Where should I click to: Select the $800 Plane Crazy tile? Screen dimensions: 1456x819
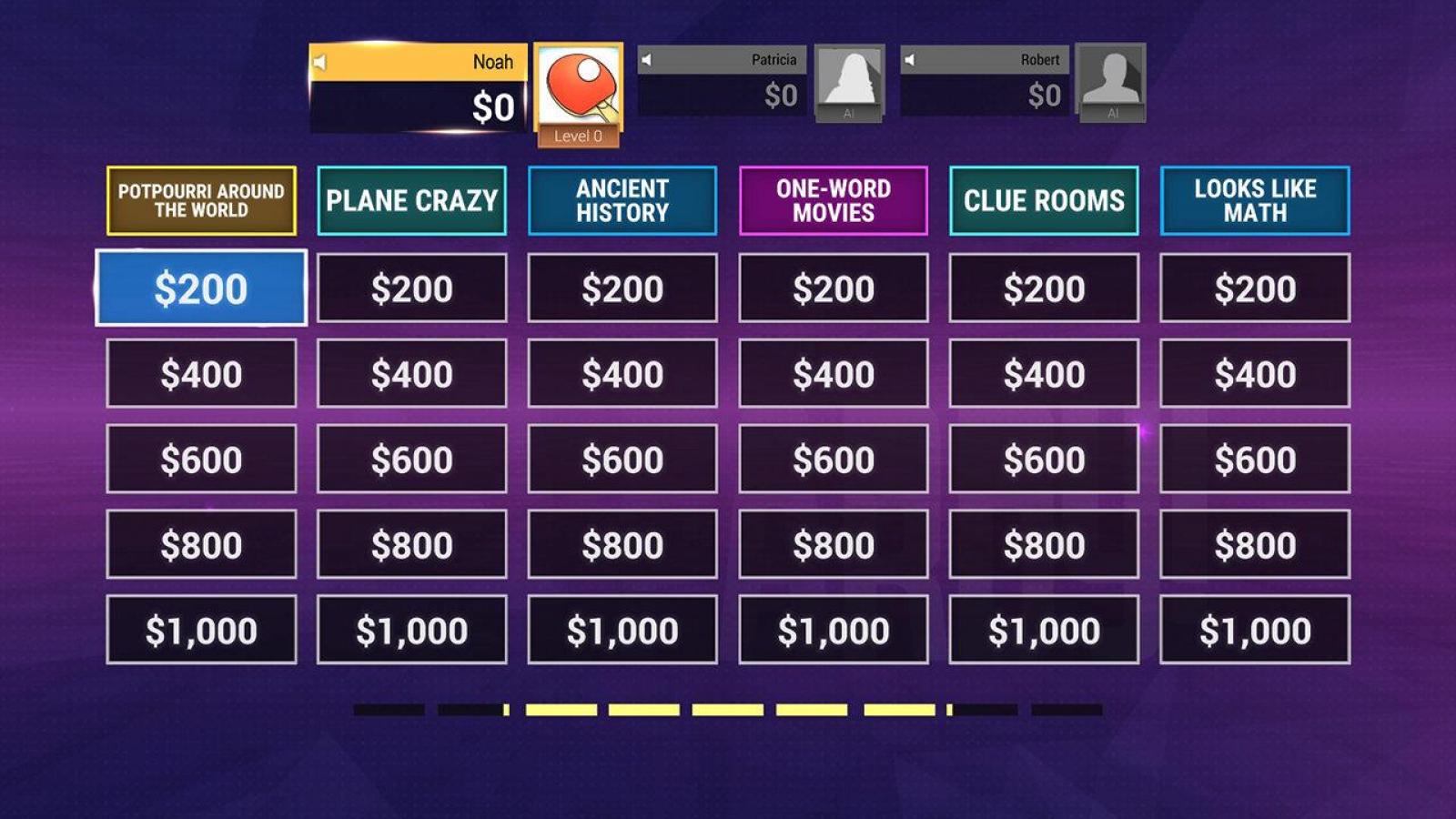pyautogui.click(x=411, y=545)
